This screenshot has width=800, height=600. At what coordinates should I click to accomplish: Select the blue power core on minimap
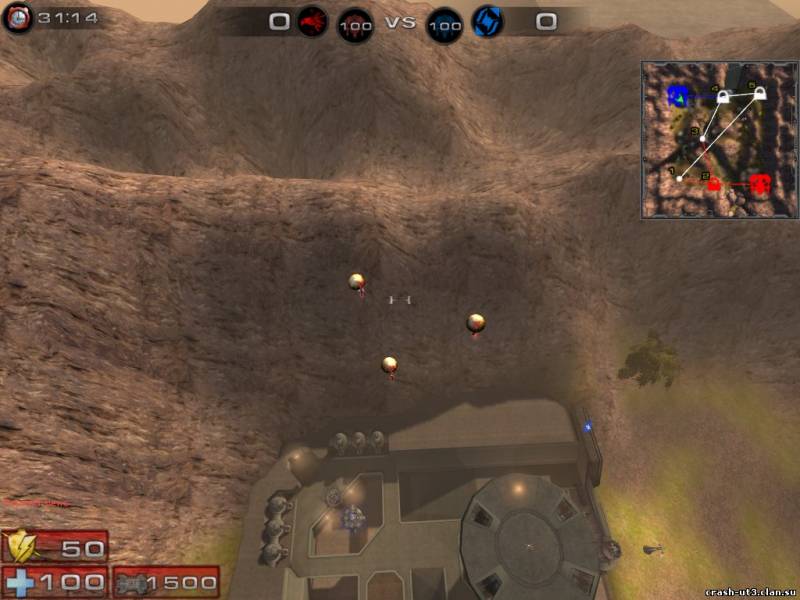[679, 97]
